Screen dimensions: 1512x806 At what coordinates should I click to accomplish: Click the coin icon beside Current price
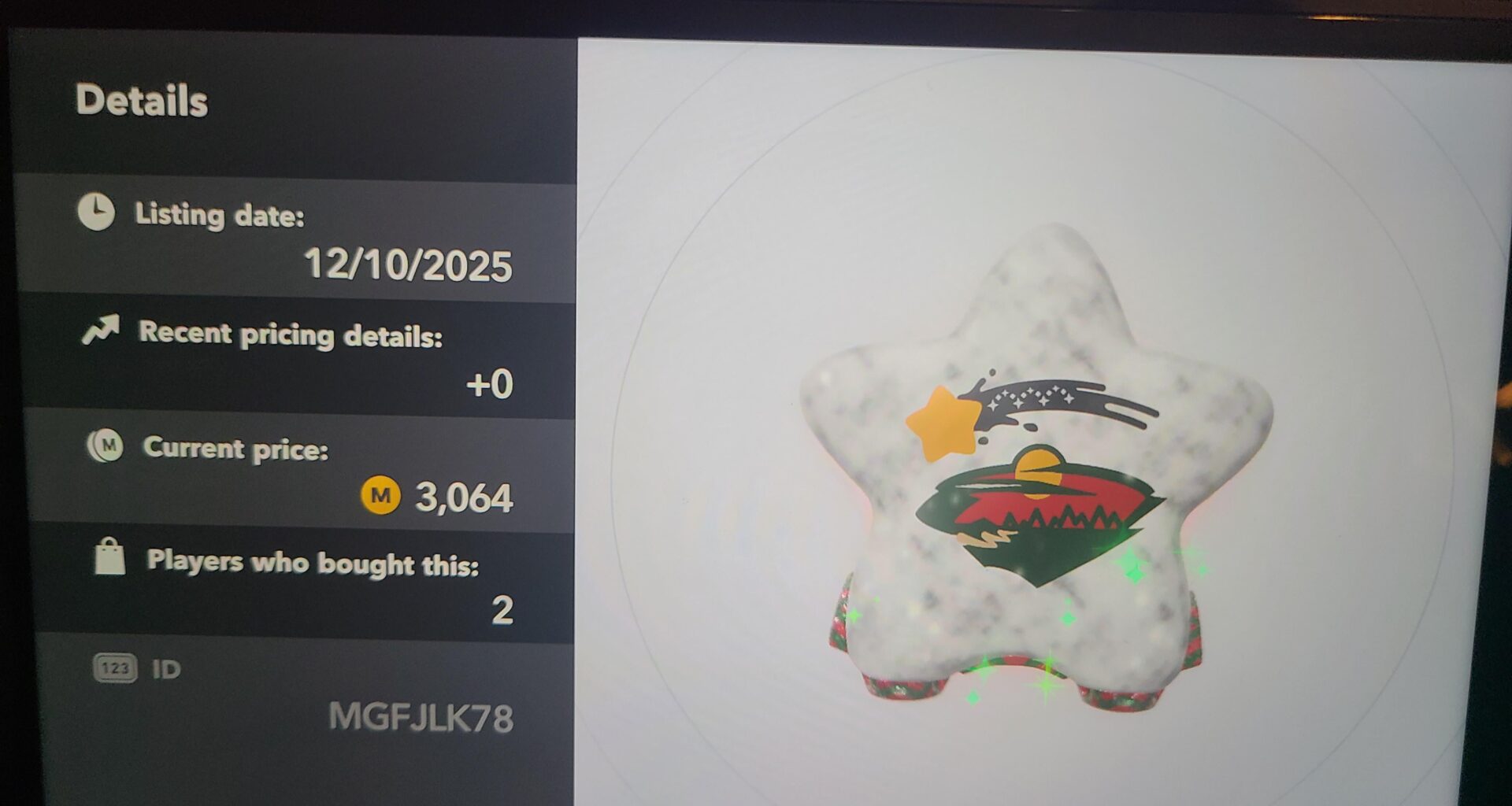106,446
